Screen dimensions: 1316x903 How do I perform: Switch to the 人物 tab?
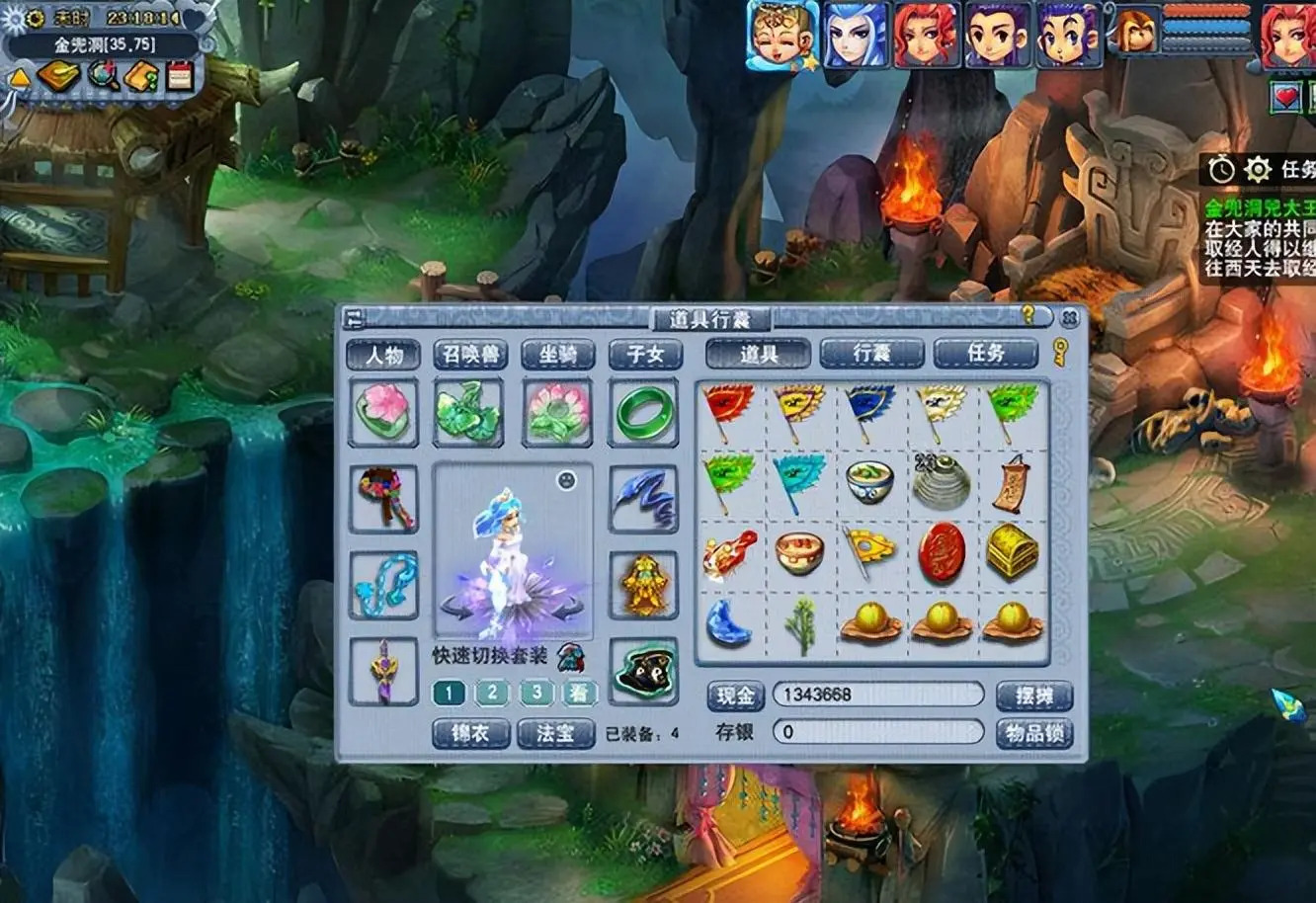pos(384,355)
